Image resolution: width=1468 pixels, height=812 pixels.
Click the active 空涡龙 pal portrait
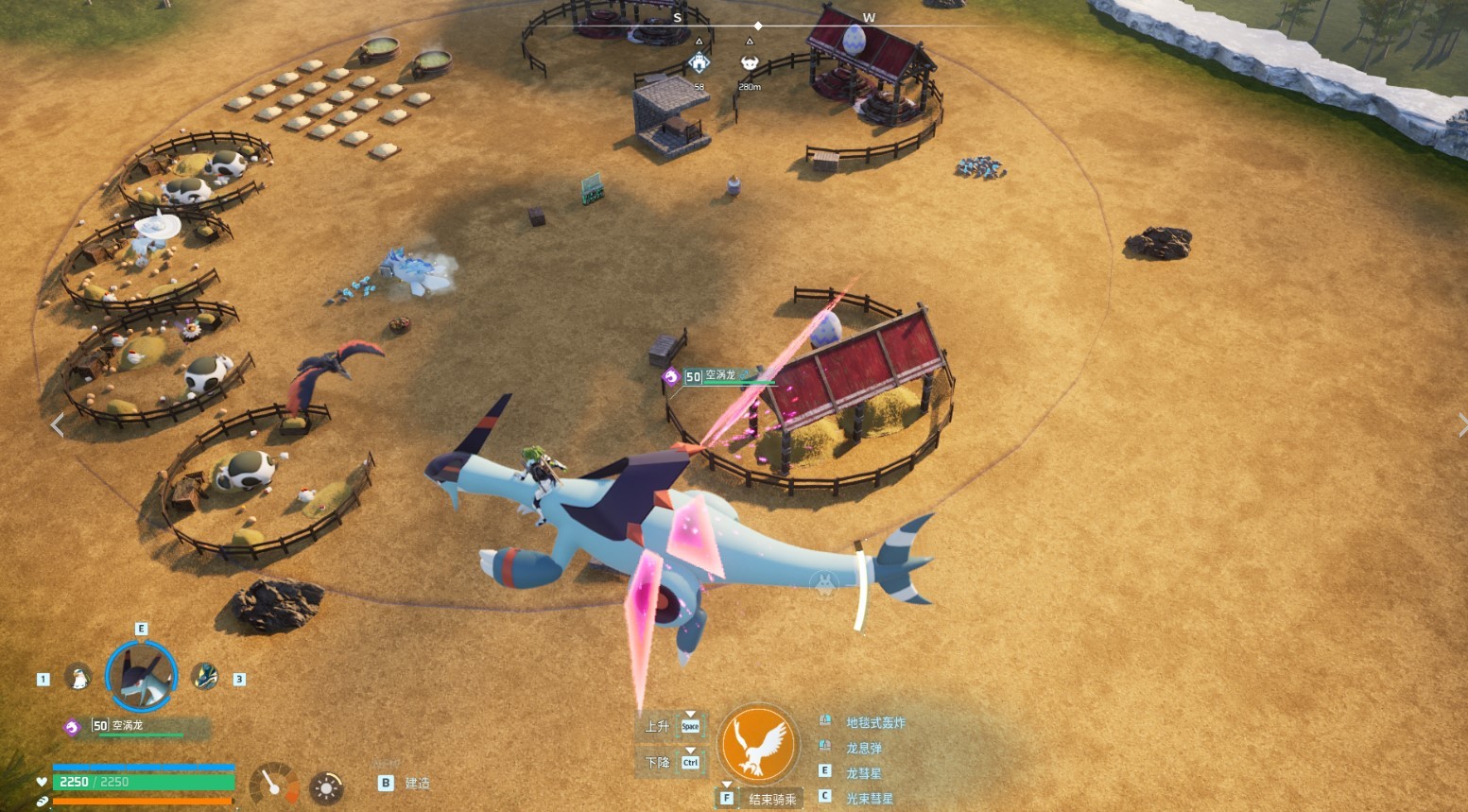pos(142,677)
